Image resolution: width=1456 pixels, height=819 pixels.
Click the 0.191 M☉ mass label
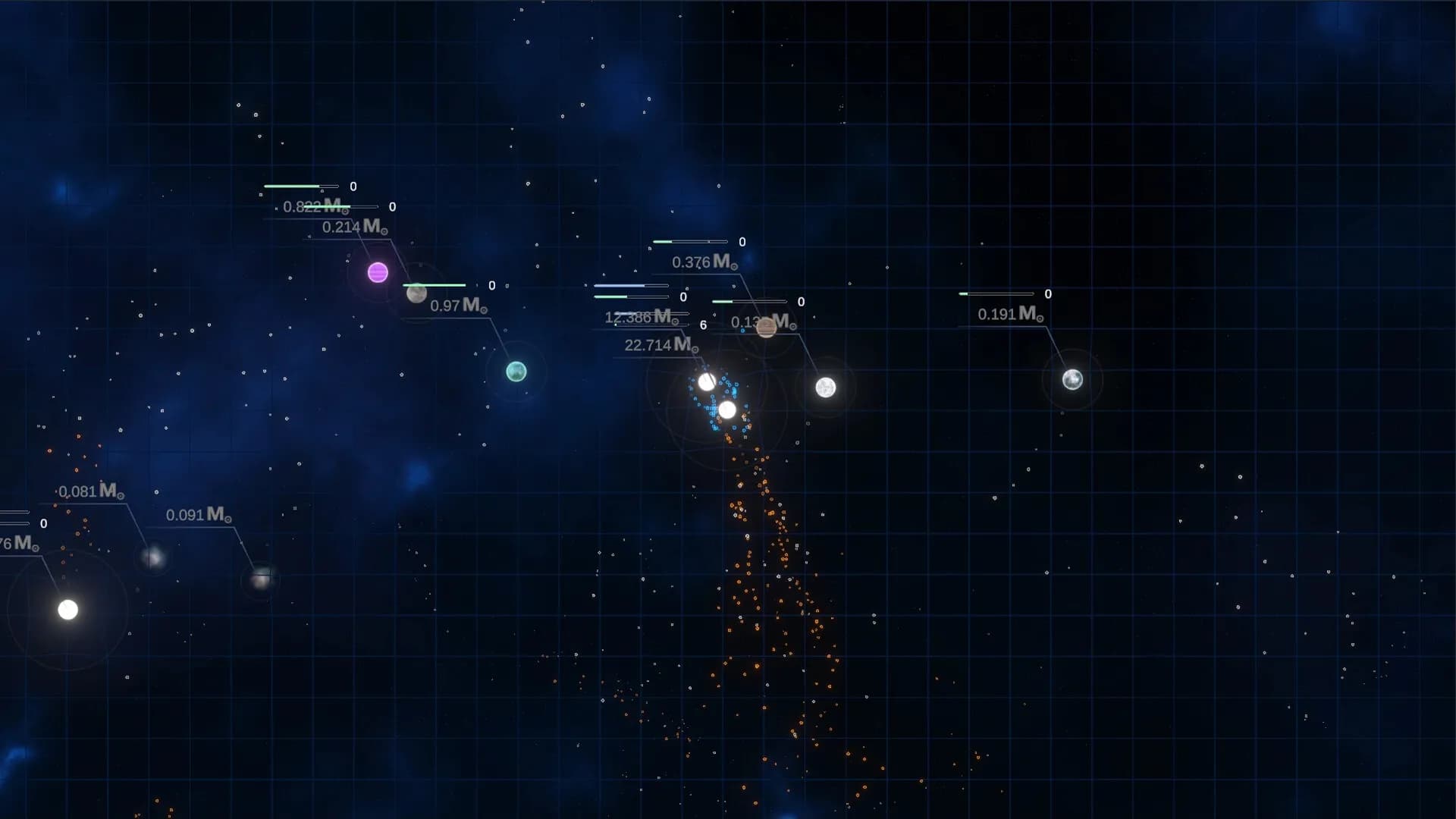1010,312
